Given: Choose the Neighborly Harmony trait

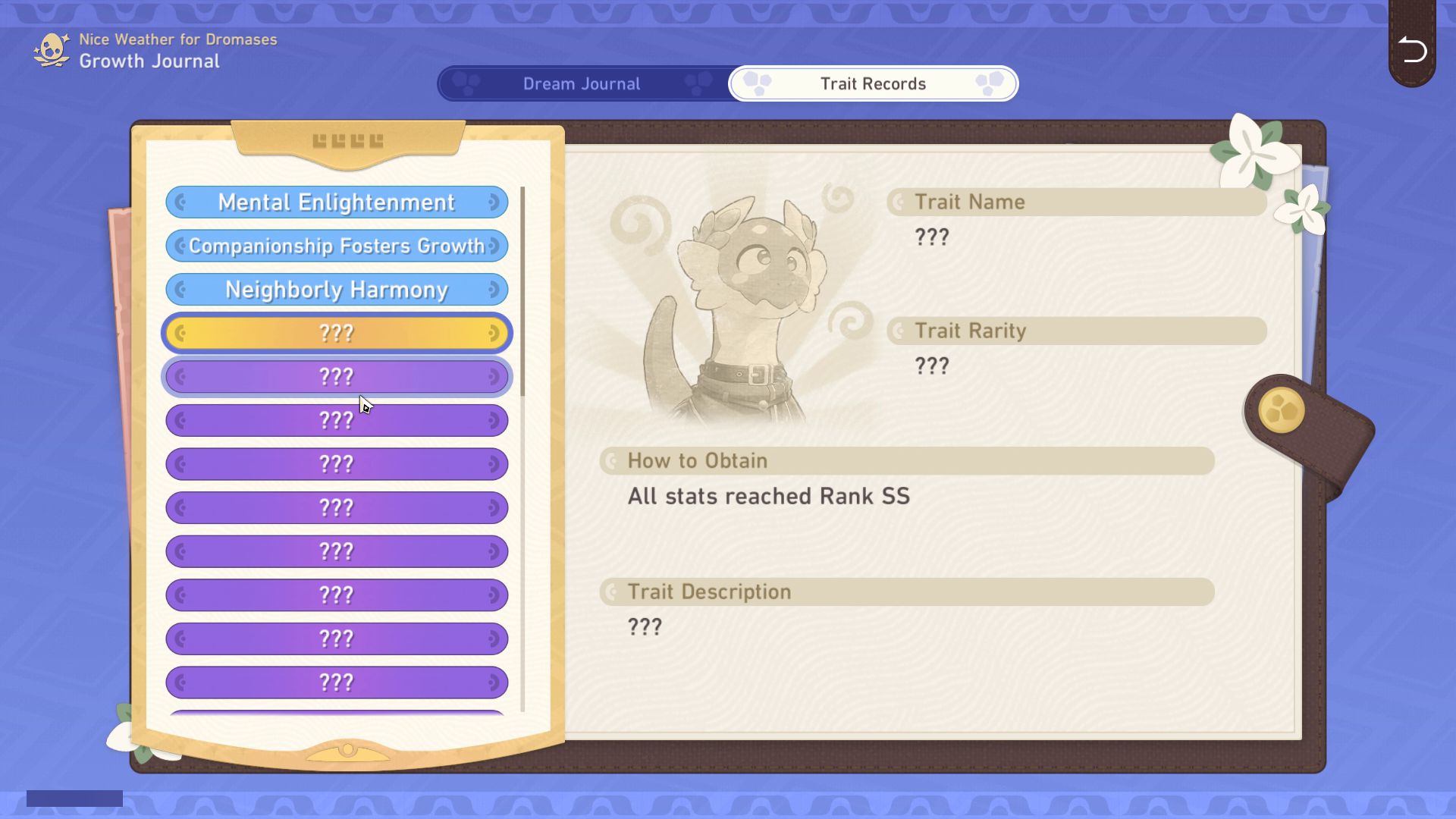Looking at the screenshot, I should tap(337, 290).
